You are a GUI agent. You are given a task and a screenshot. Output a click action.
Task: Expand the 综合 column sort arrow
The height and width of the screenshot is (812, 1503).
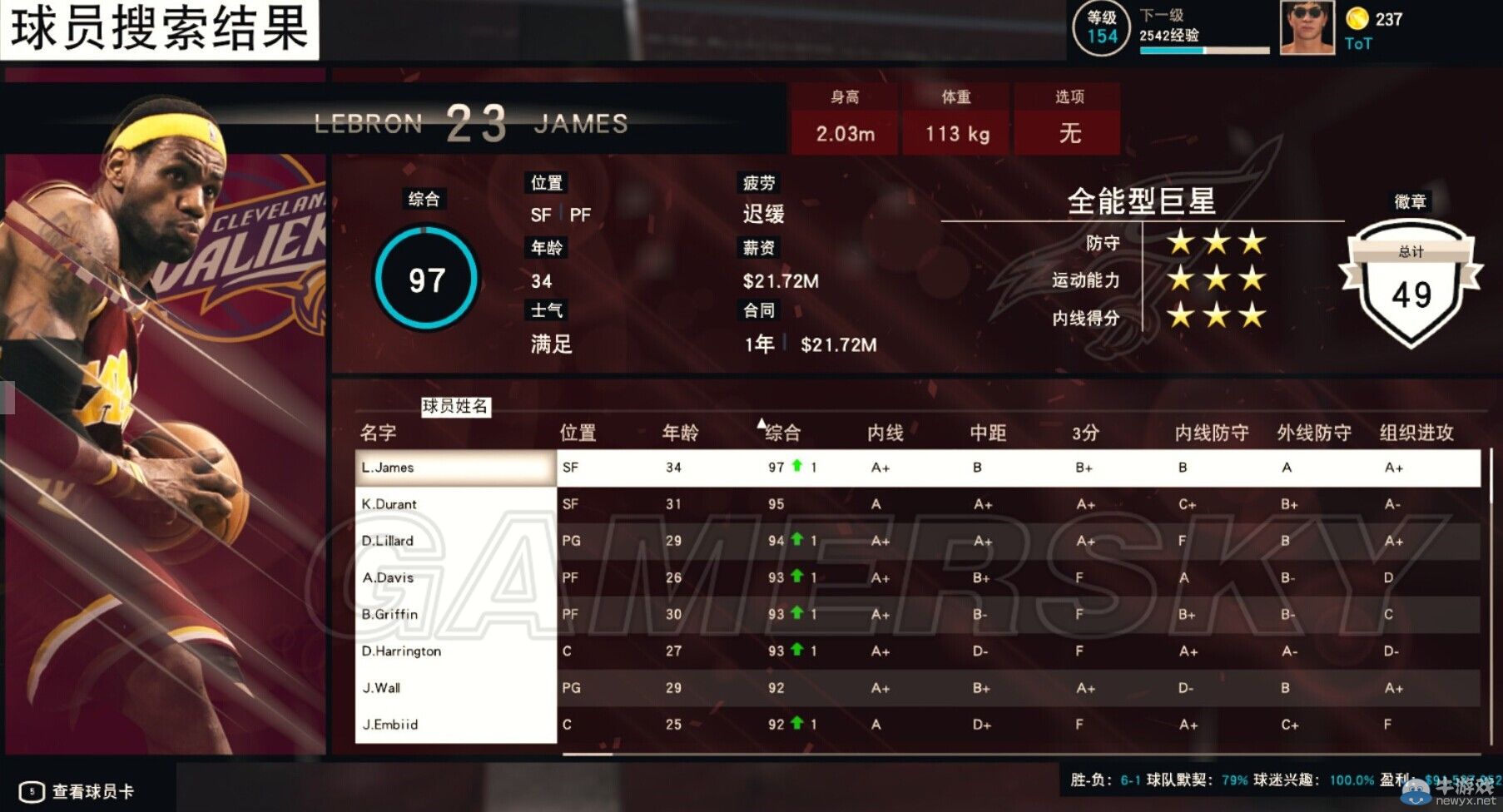pos(761,423)
